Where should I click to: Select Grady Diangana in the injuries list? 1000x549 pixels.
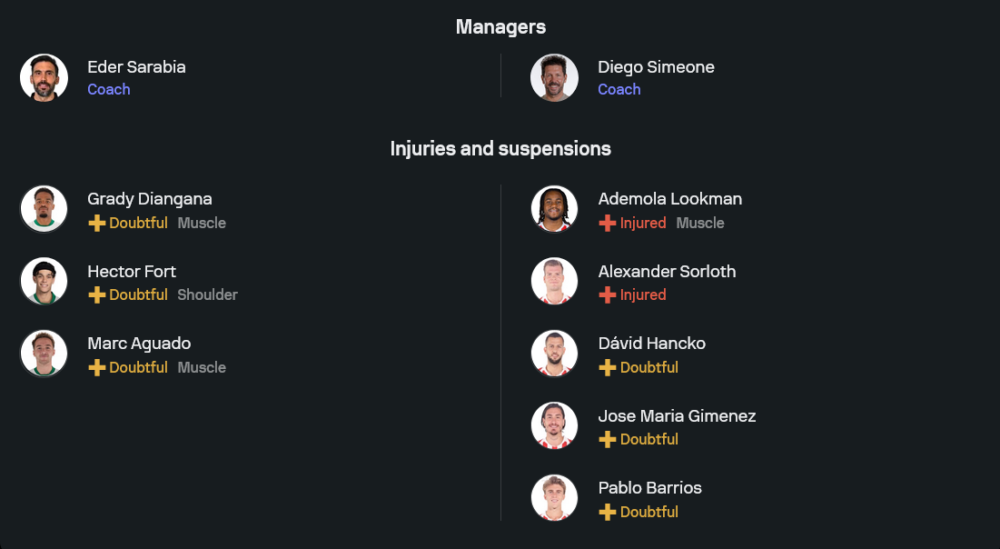point(149,199)
